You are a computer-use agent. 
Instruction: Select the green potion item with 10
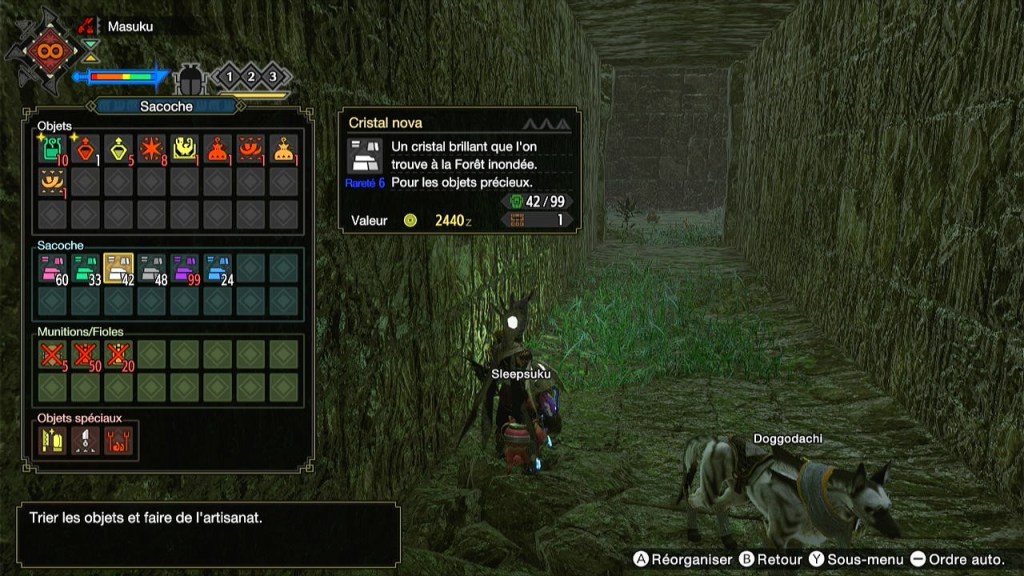pos(52,150)
